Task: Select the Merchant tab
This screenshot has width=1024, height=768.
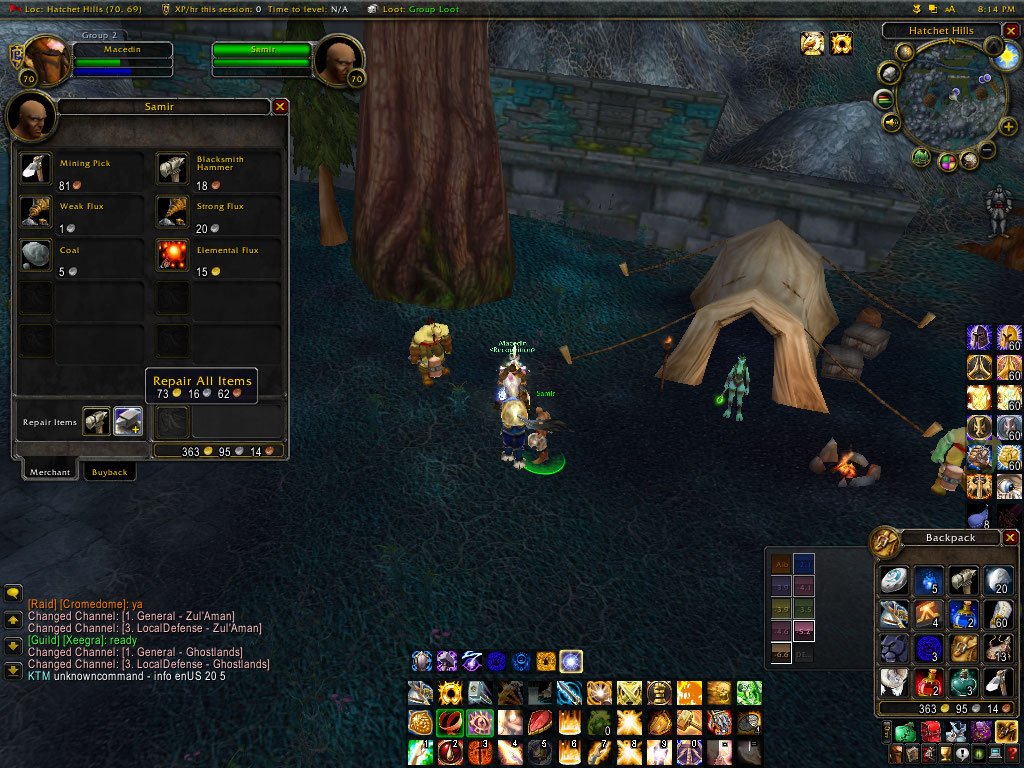Action: point(49,472)
